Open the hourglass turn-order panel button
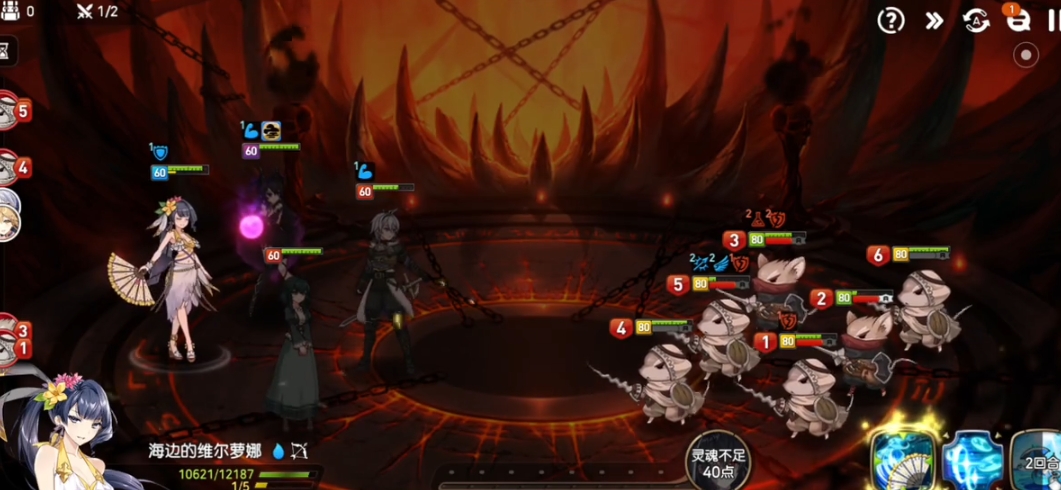The width and height of the screenshot is (1061, 490). tap(8, 51)
